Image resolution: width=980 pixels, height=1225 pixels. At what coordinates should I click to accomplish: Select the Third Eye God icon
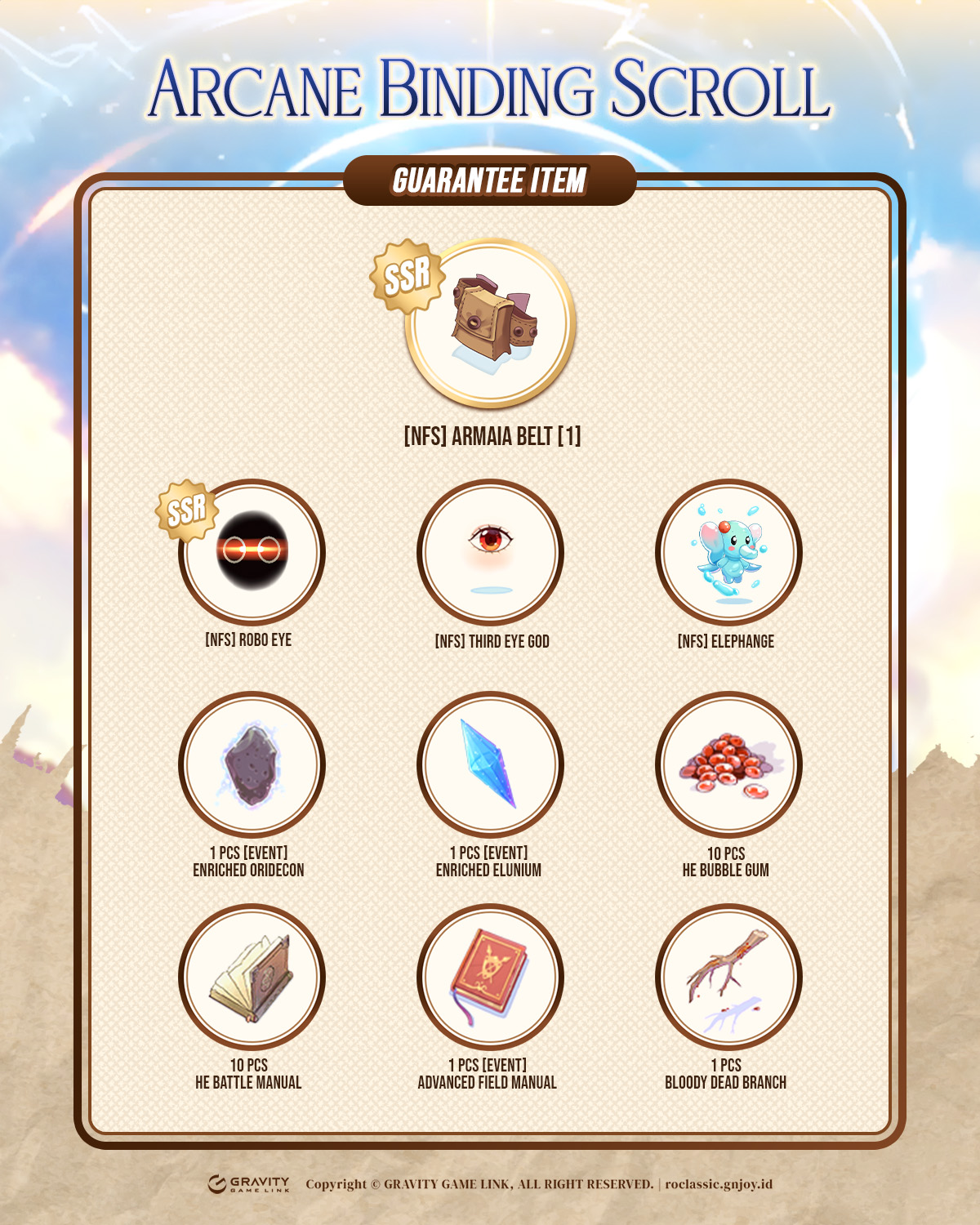pyautogui.click(x=490, y=552)
